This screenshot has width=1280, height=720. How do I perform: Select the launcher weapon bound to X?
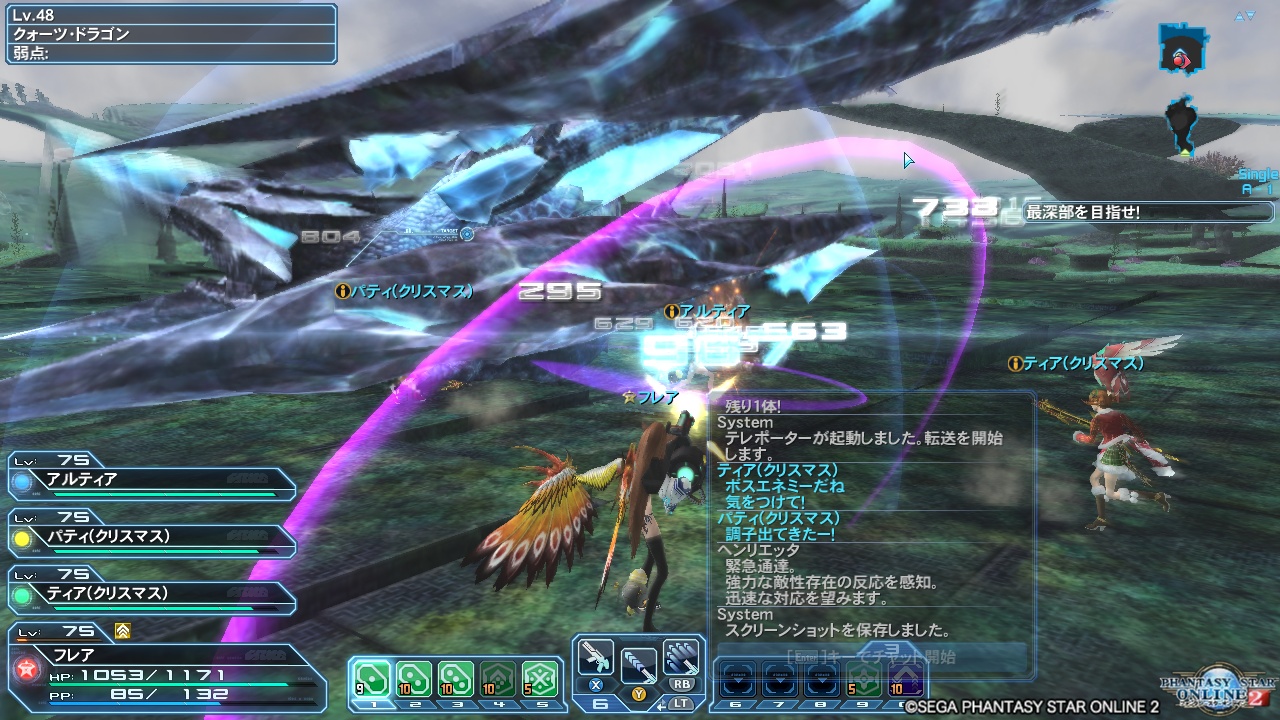598,658
